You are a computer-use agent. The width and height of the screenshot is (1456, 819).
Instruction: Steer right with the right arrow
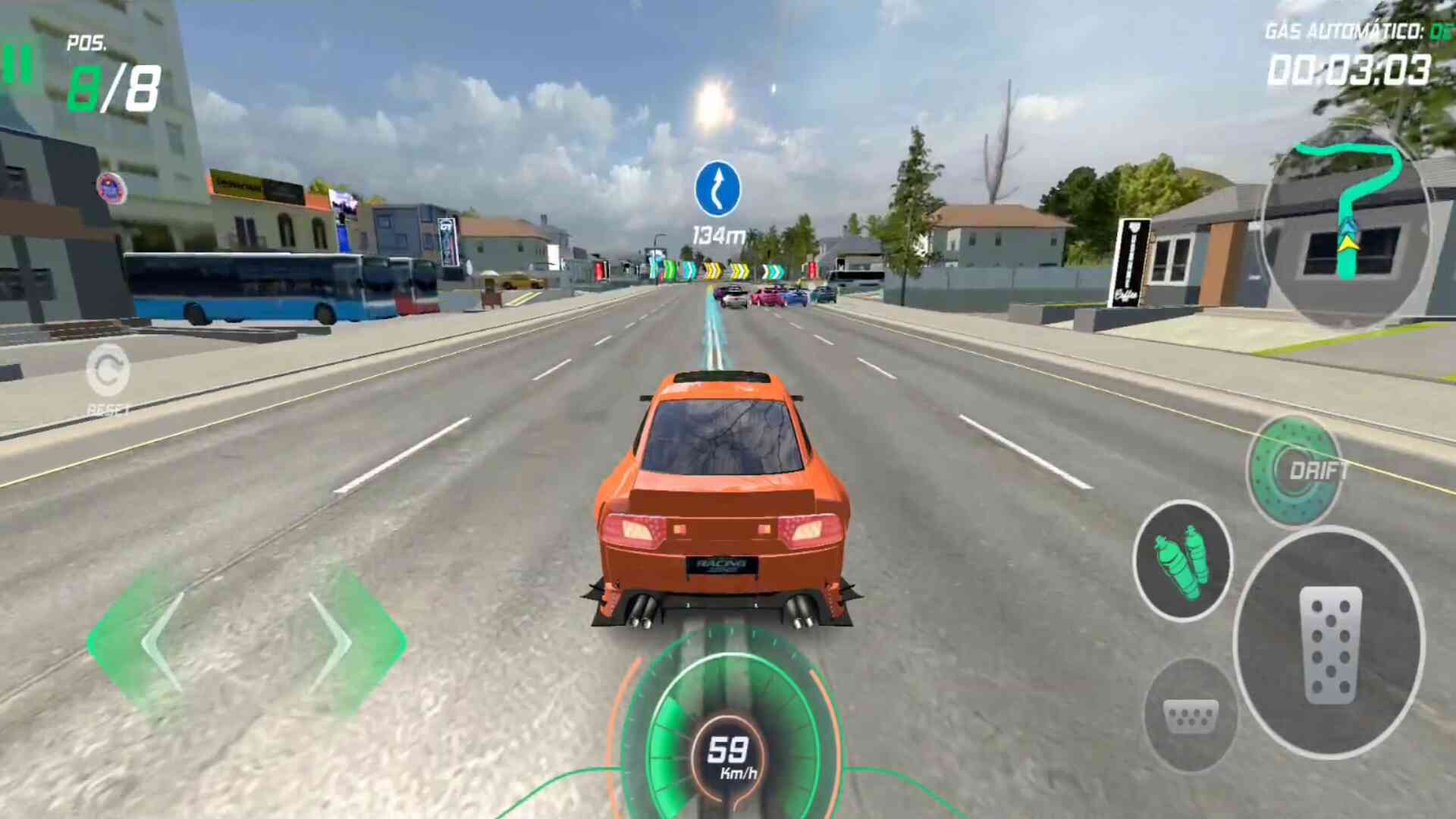pos(334,643)
